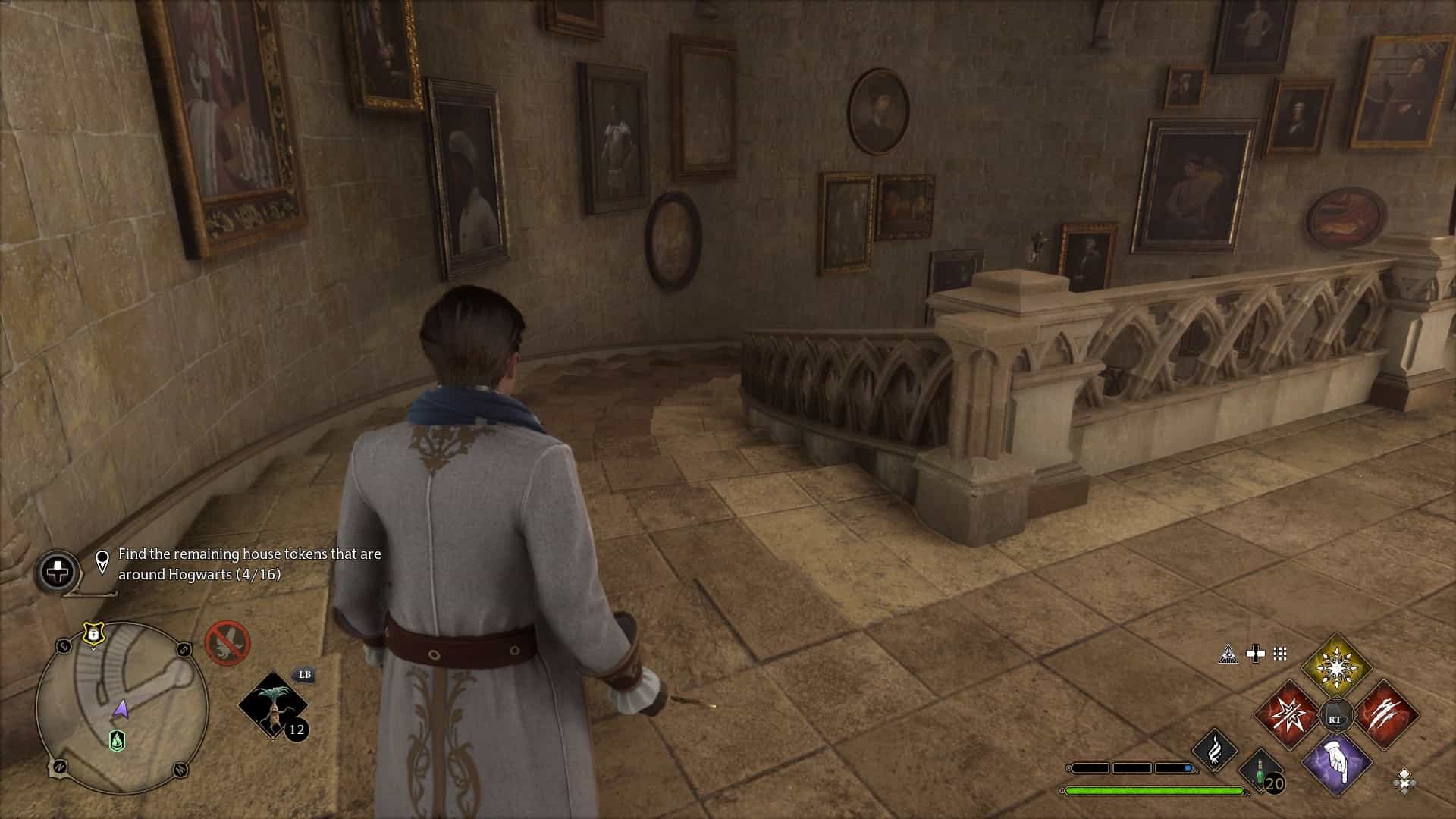Select the green Floo flame marker on minimap
The image size is (1456, 819).
[x=118, y=740]
